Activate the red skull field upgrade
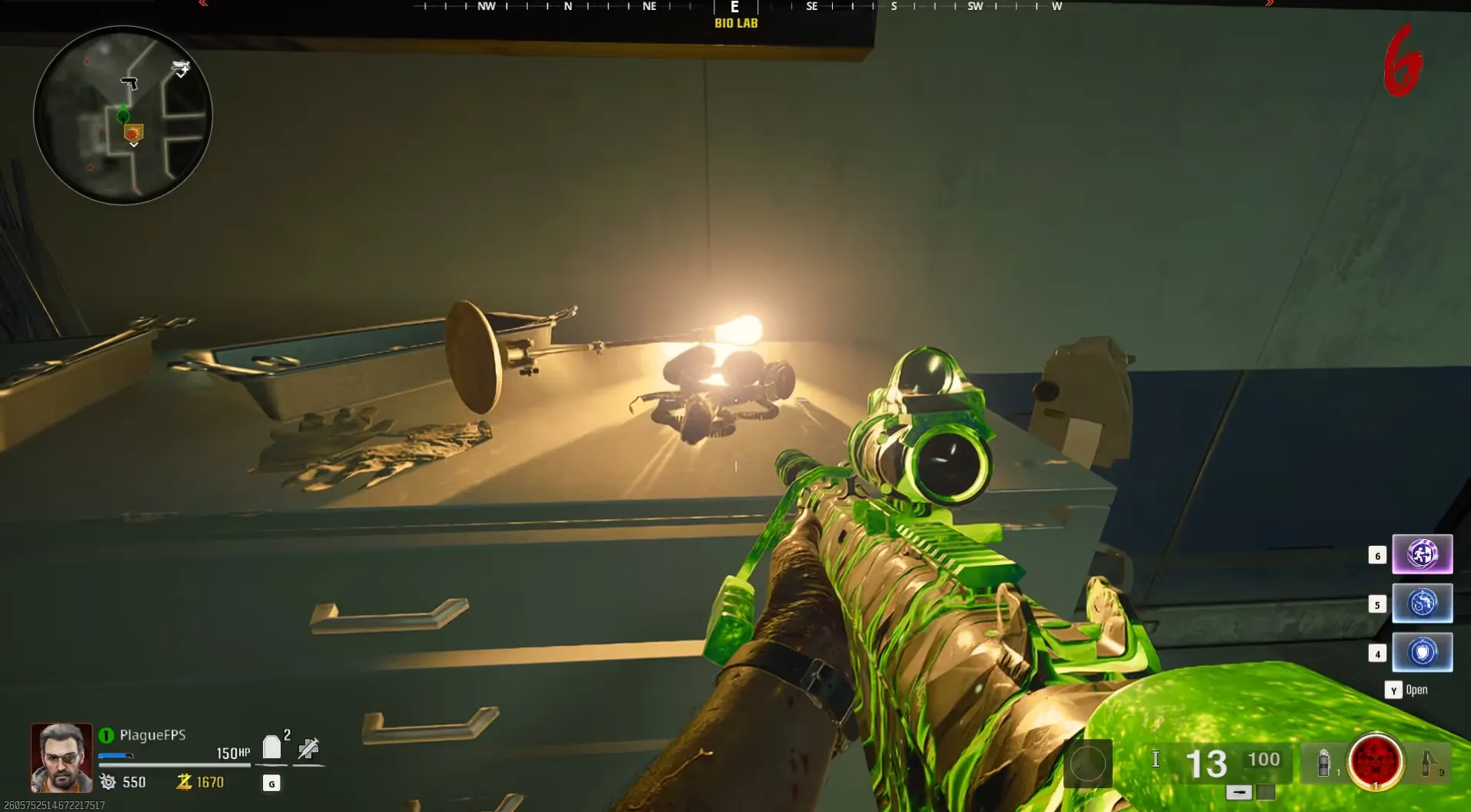The width and height of the screenshot is (1471, 812). click(x=1375, y=762)
